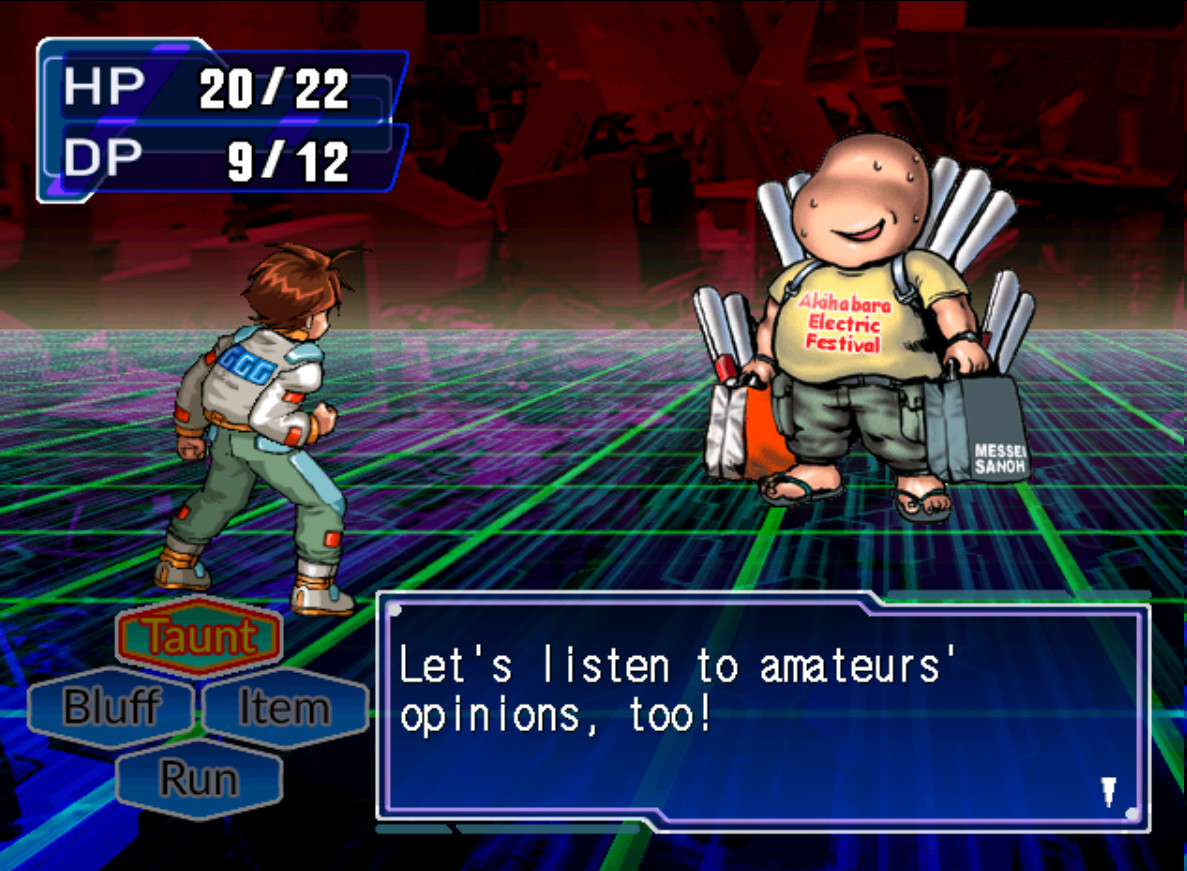Pick Run to flee the battle
Image resolution: width=1187 pixels, height=871 pixels.
pos(199,778)
